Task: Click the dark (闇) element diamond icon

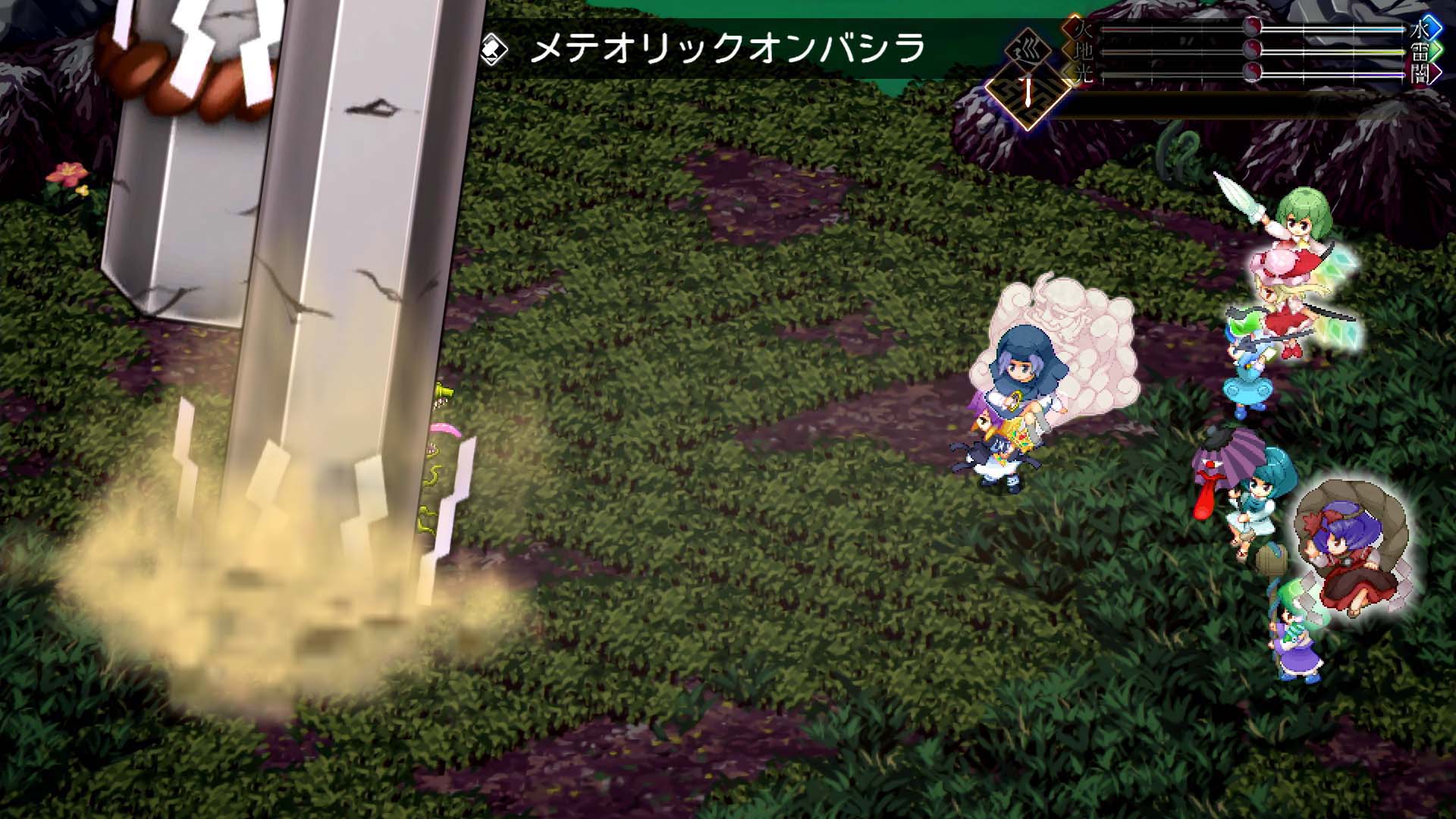Action: (1425, 74)
